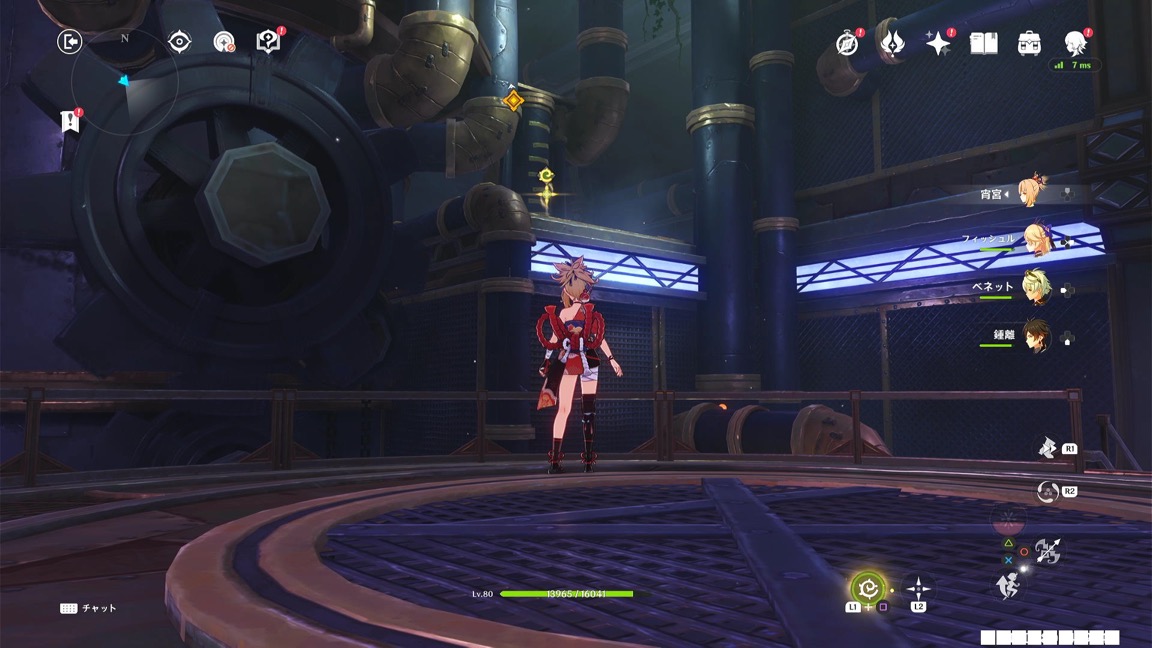Click the target icon beside the eye icon
1152x648 pixels.
click(x=224, y=41)
